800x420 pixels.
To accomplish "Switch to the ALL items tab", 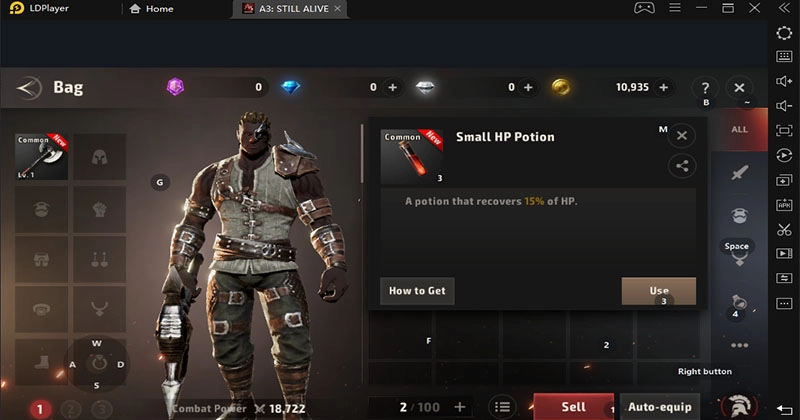I will coord(739,129).
